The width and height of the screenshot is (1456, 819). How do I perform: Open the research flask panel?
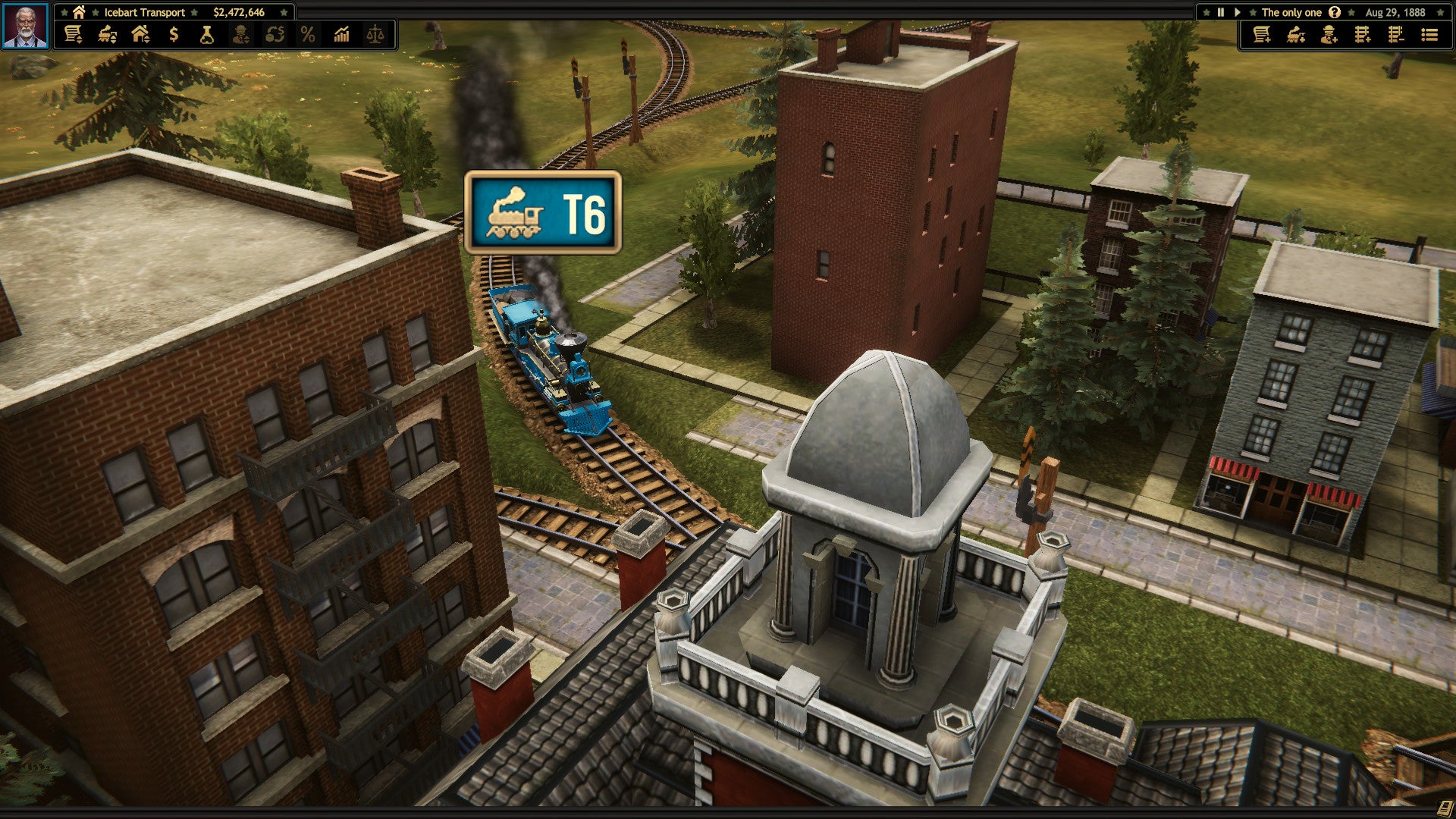click(x=207, y=35)
